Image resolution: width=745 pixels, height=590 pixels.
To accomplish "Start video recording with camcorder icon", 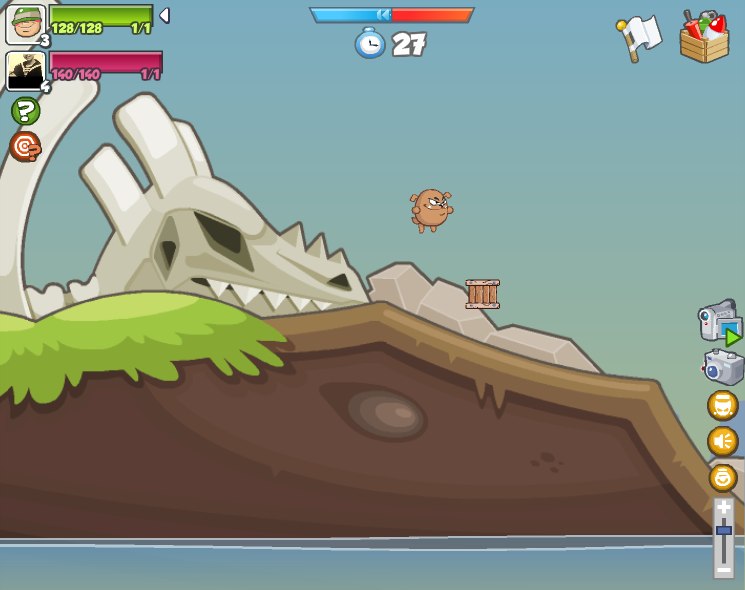I will point(719,322).
